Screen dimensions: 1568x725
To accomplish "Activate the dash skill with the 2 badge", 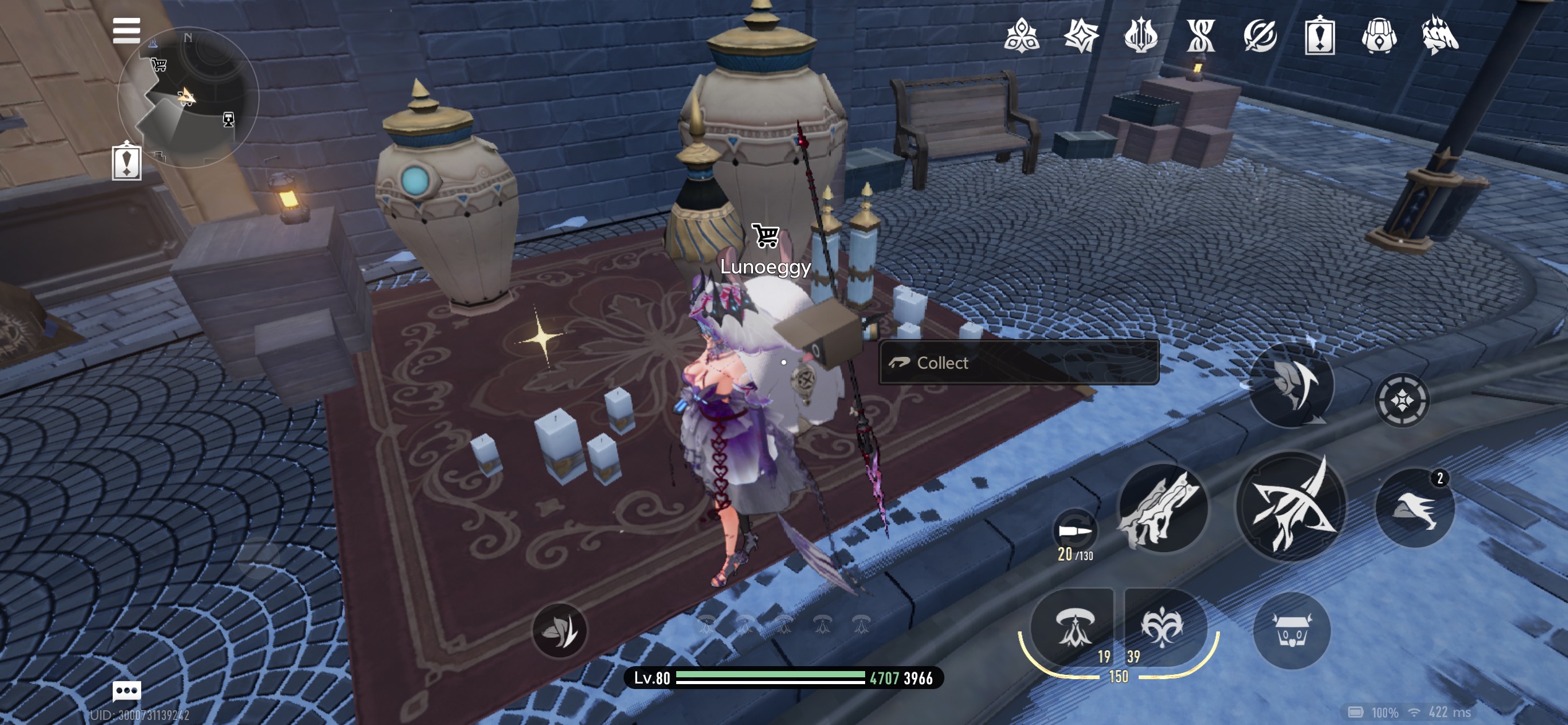I will (1414, 508).
